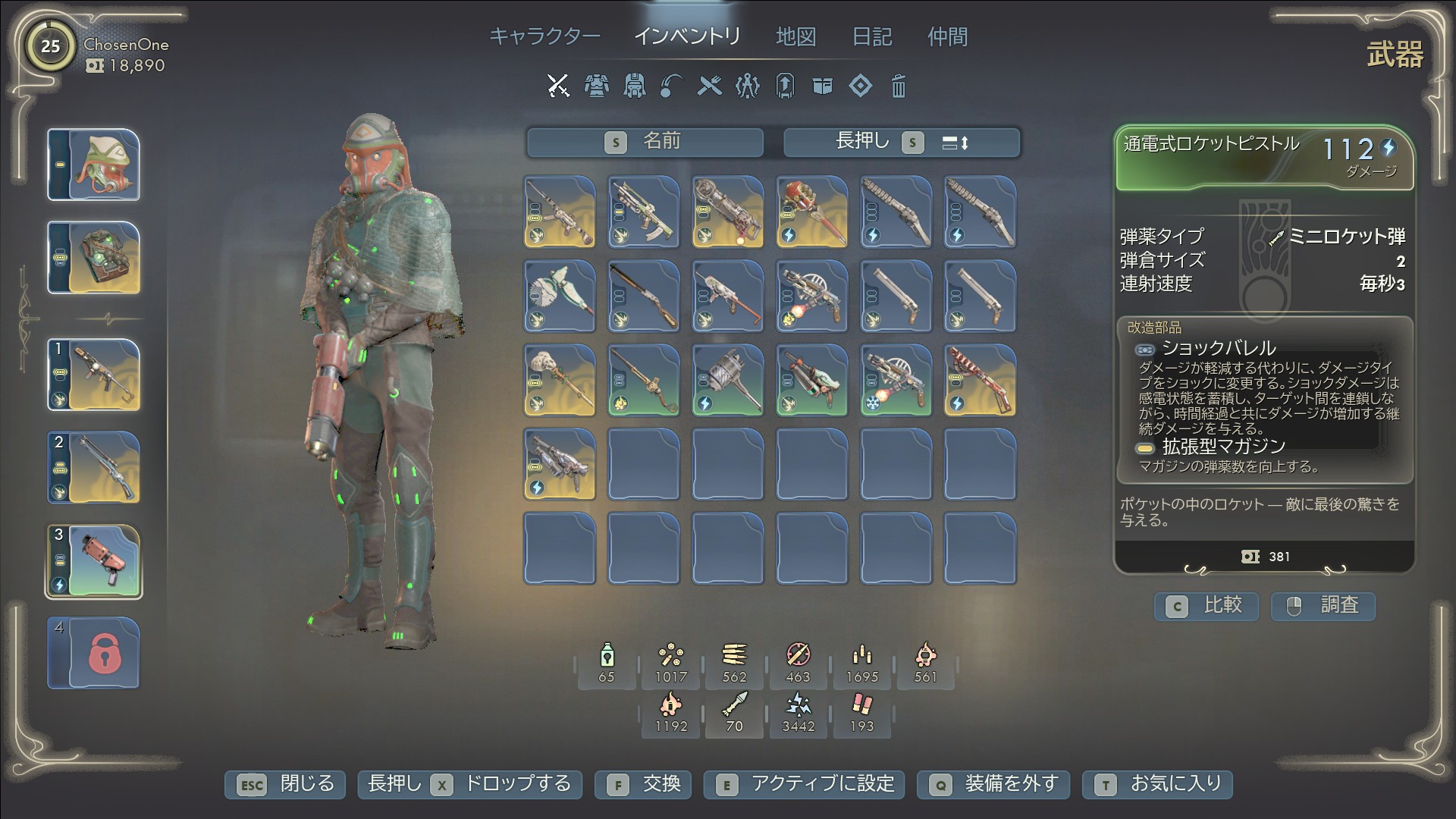Open the 比較 compare view
The height and width of the screenshot is (819, 1456).
tap(1206, 605)
